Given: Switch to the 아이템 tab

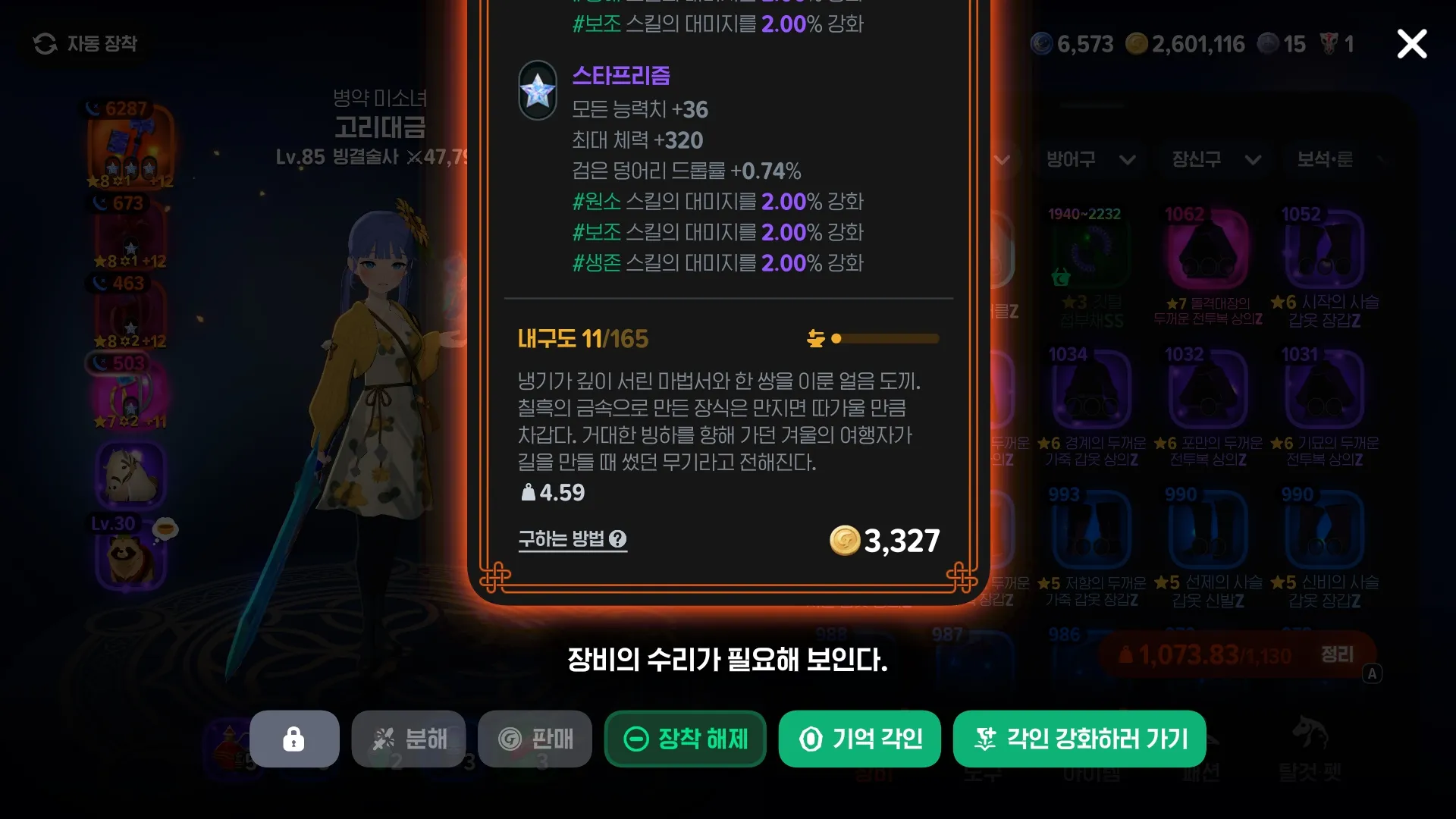Looking at the screenshot, I should [x=1090, y=773].
